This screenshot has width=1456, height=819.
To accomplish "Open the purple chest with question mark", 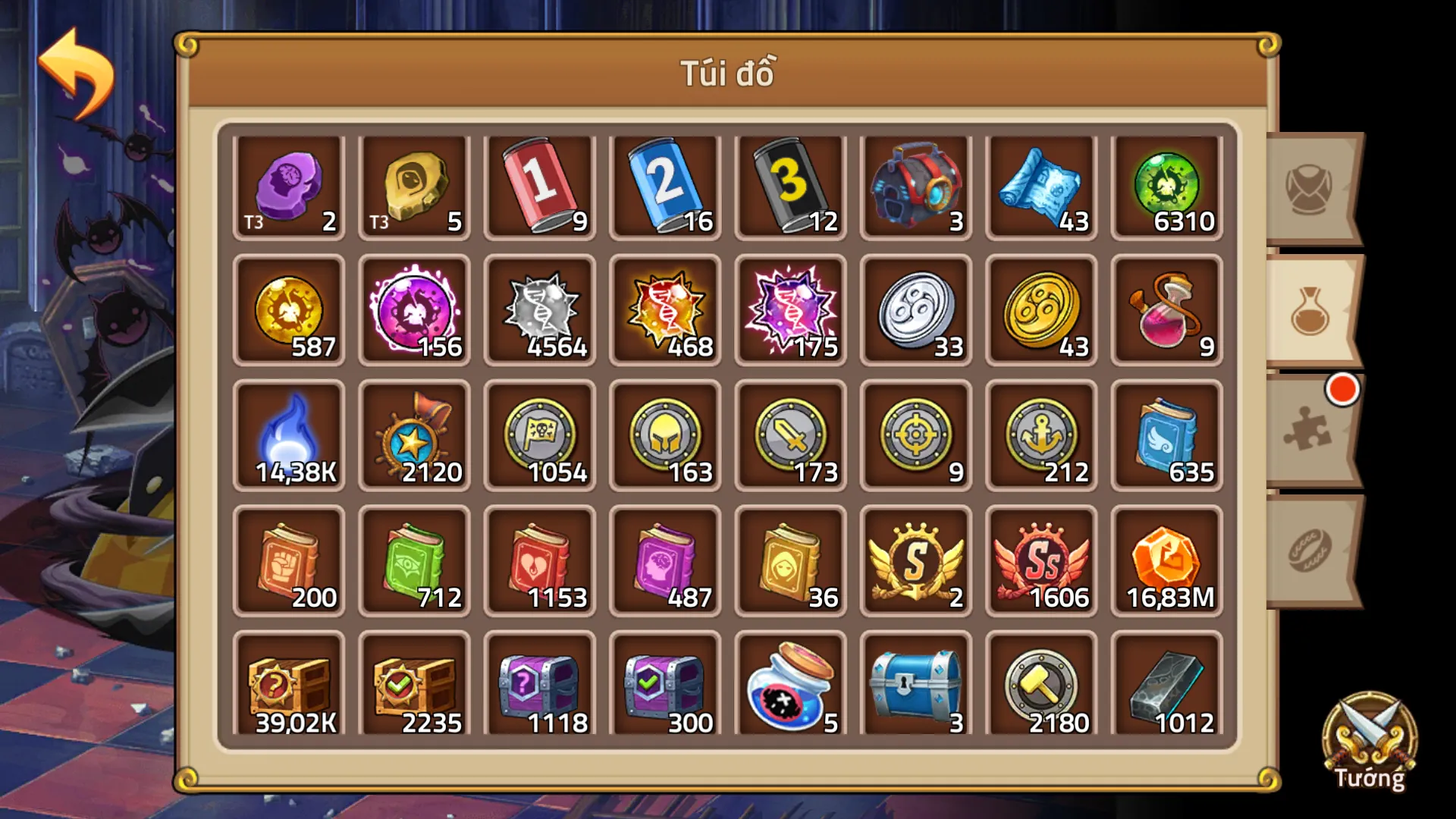I will (x=540, y=686).
